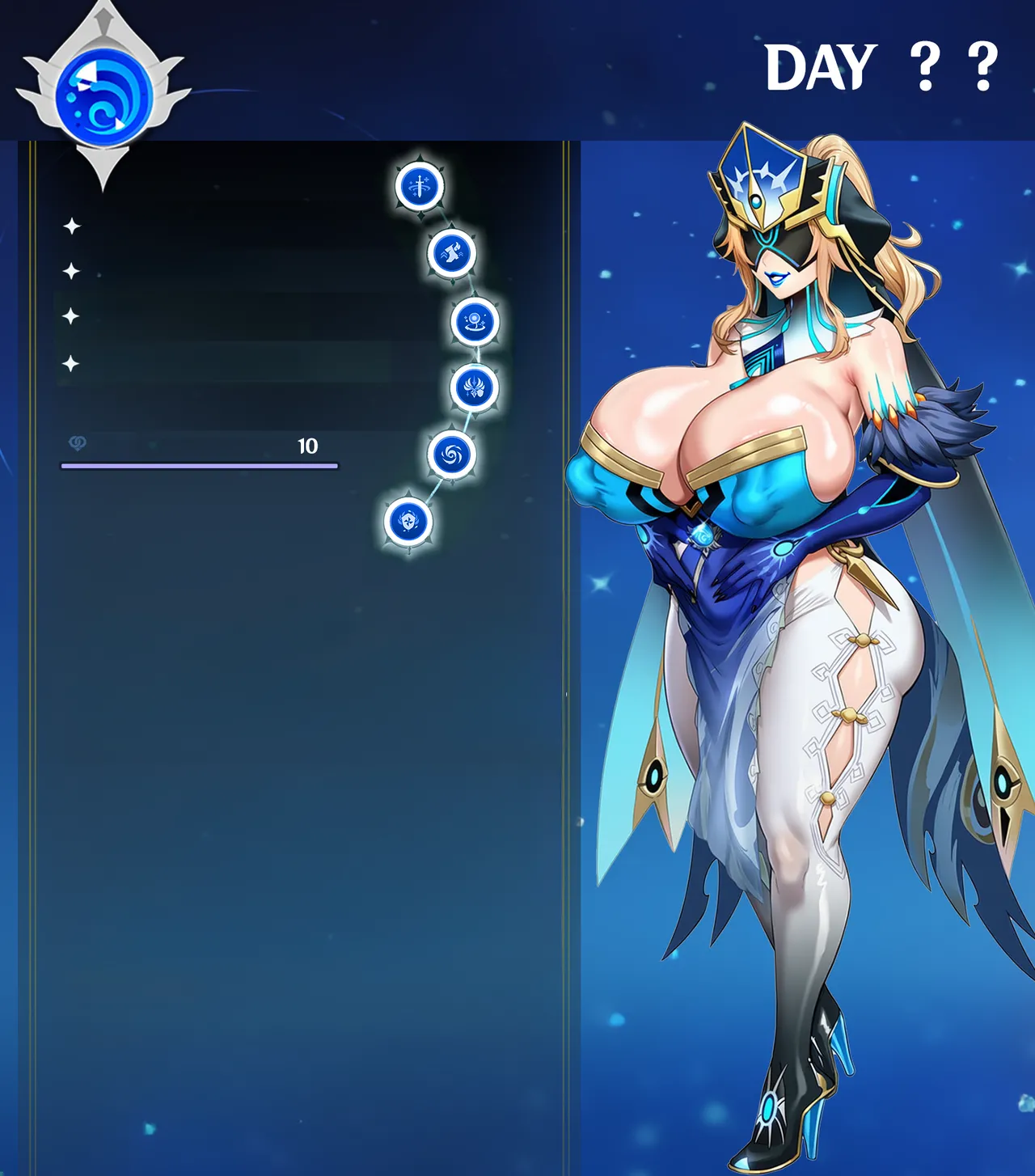
Task: Select the winged crest constellation node
Action: tap(474, 387)
